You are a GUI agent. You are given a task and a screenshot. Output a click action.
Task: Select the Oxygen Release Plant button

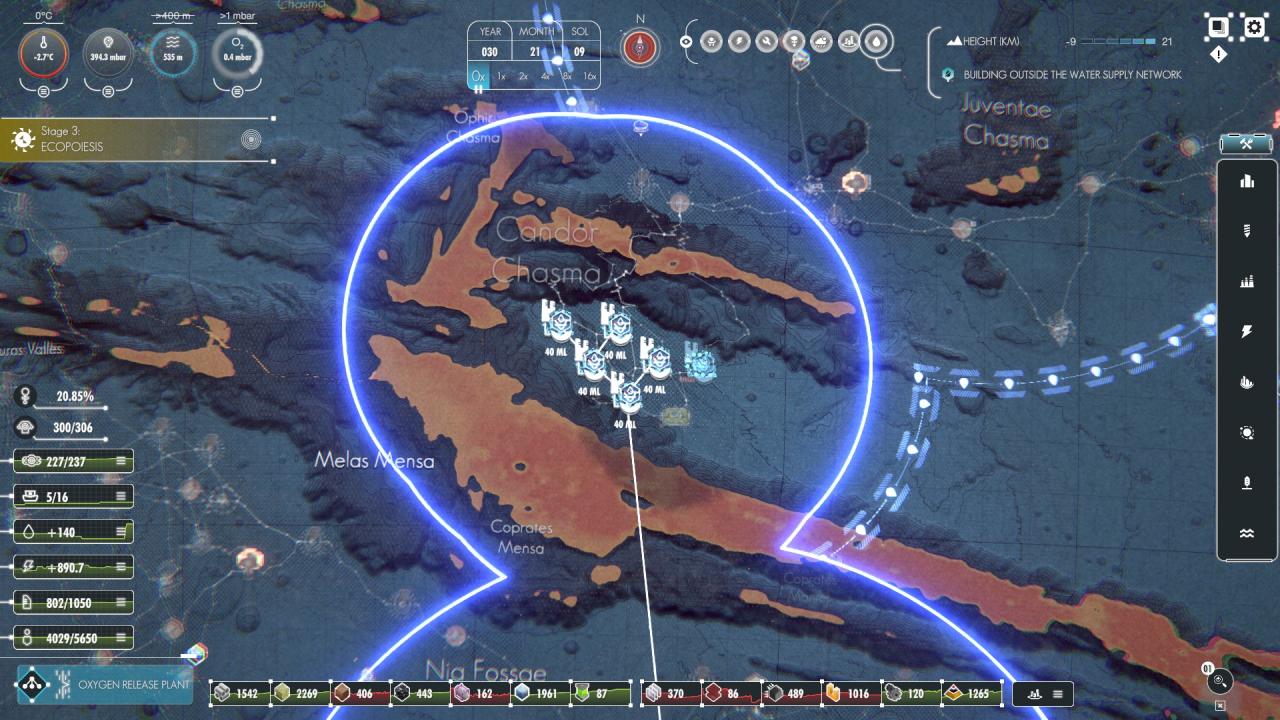pos(105,685)
